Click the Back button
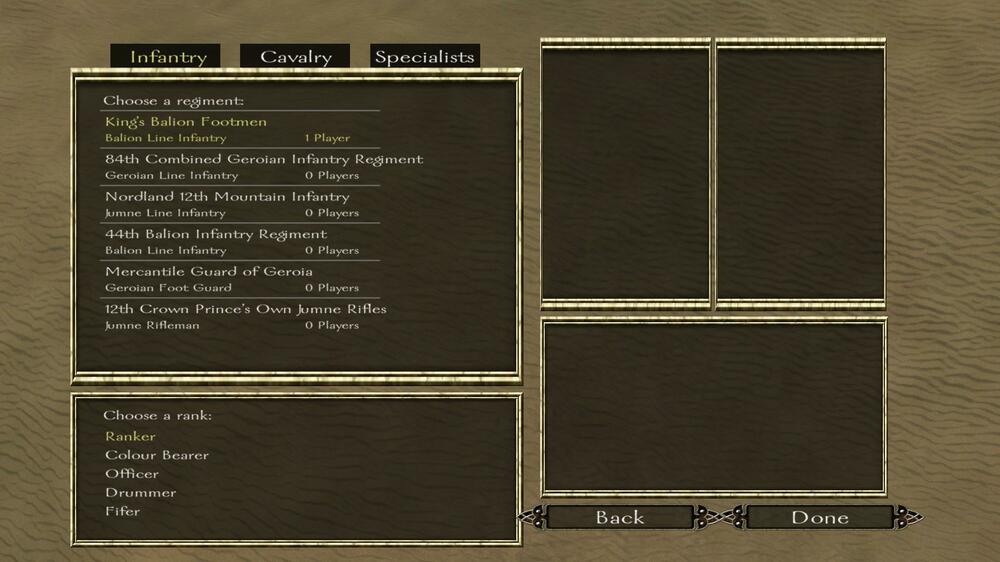 coord(620,517)
